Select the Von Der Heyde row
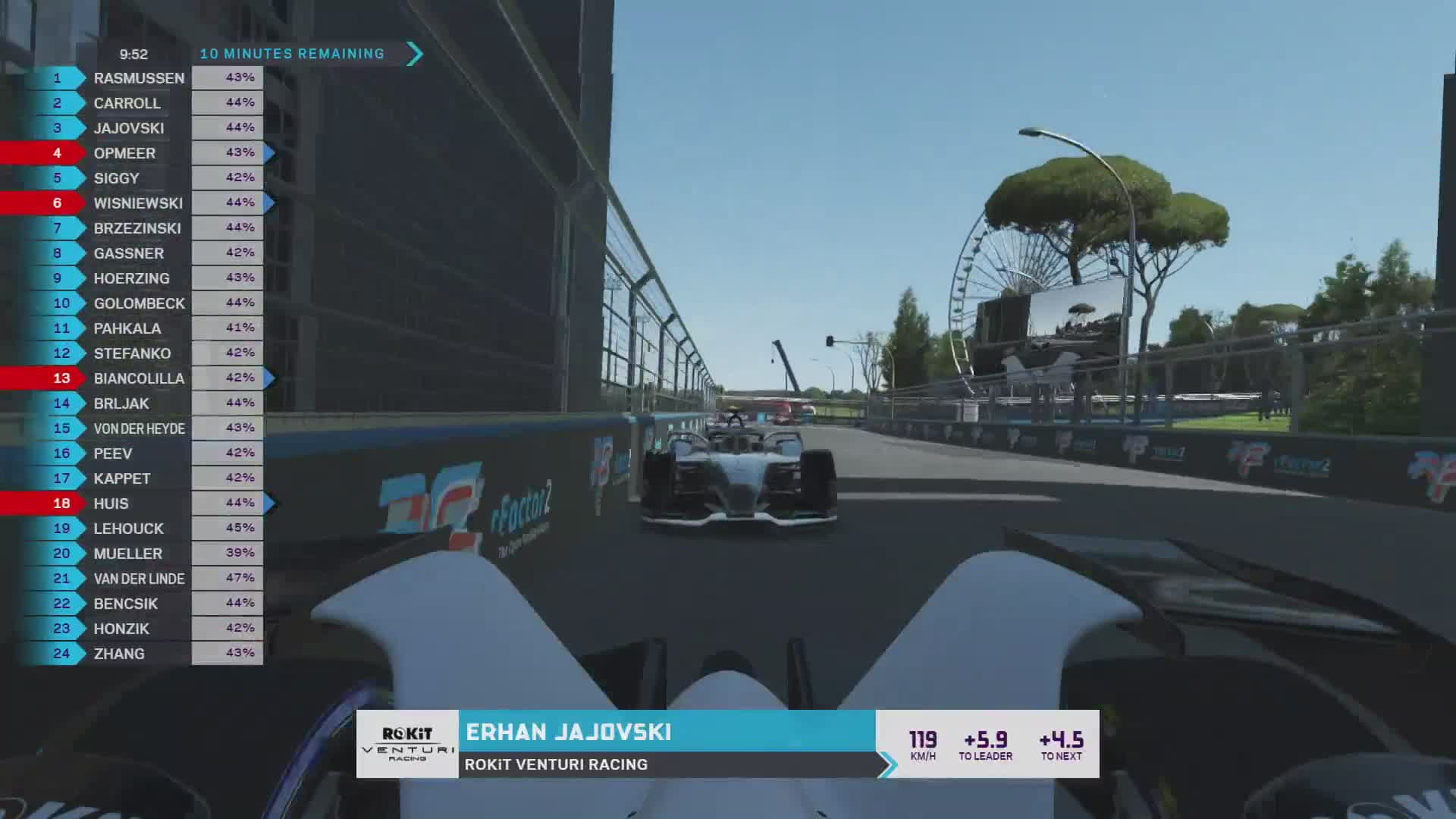 140,428
